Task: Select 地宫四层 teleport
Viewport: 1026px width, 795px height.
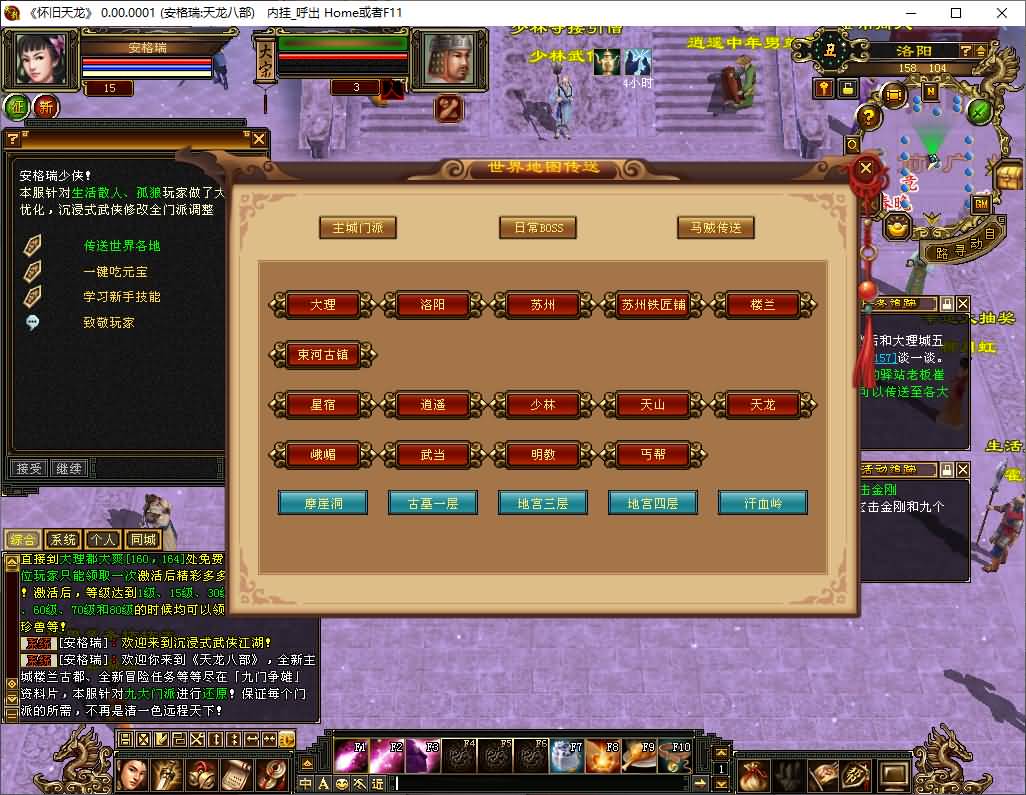Action: tap(653, 503)
